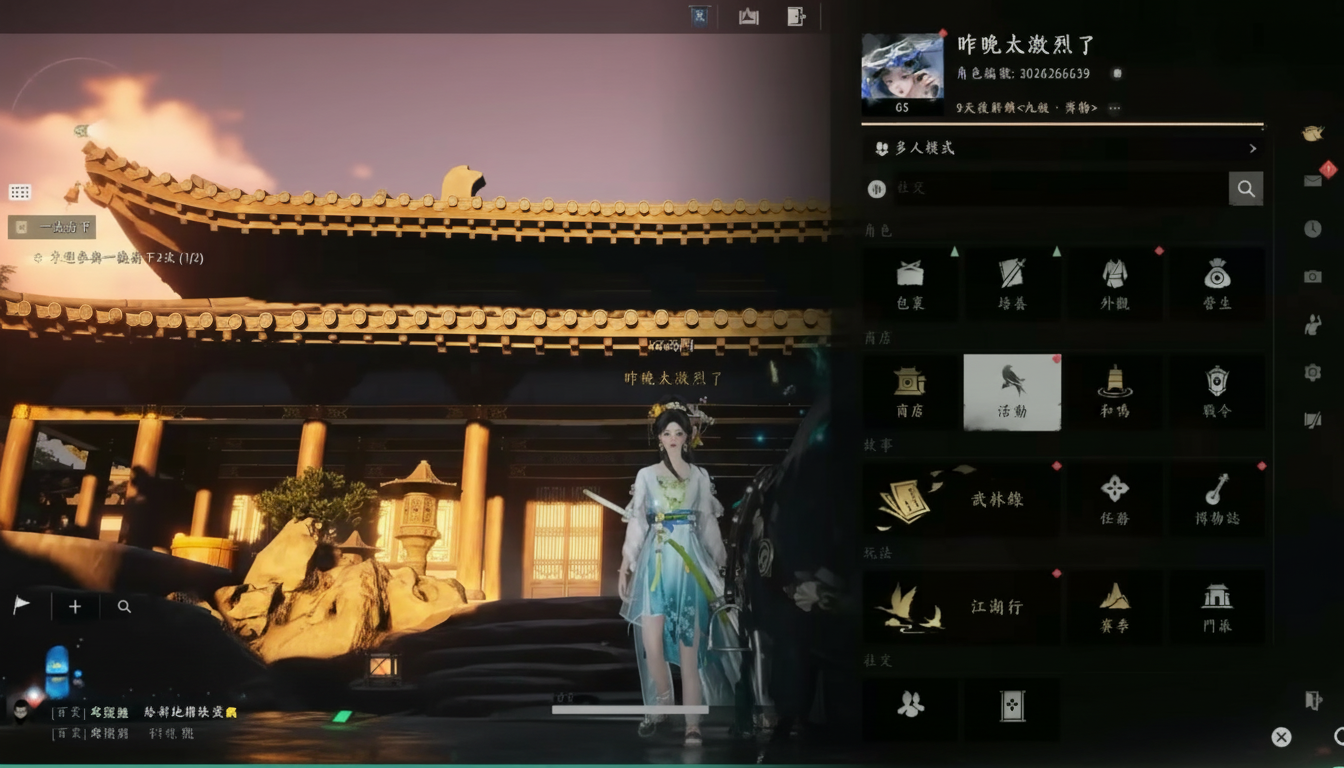Expand the 多人模式 row via its chevron
Viewport: 1344px width, 768px height.
1253,147
